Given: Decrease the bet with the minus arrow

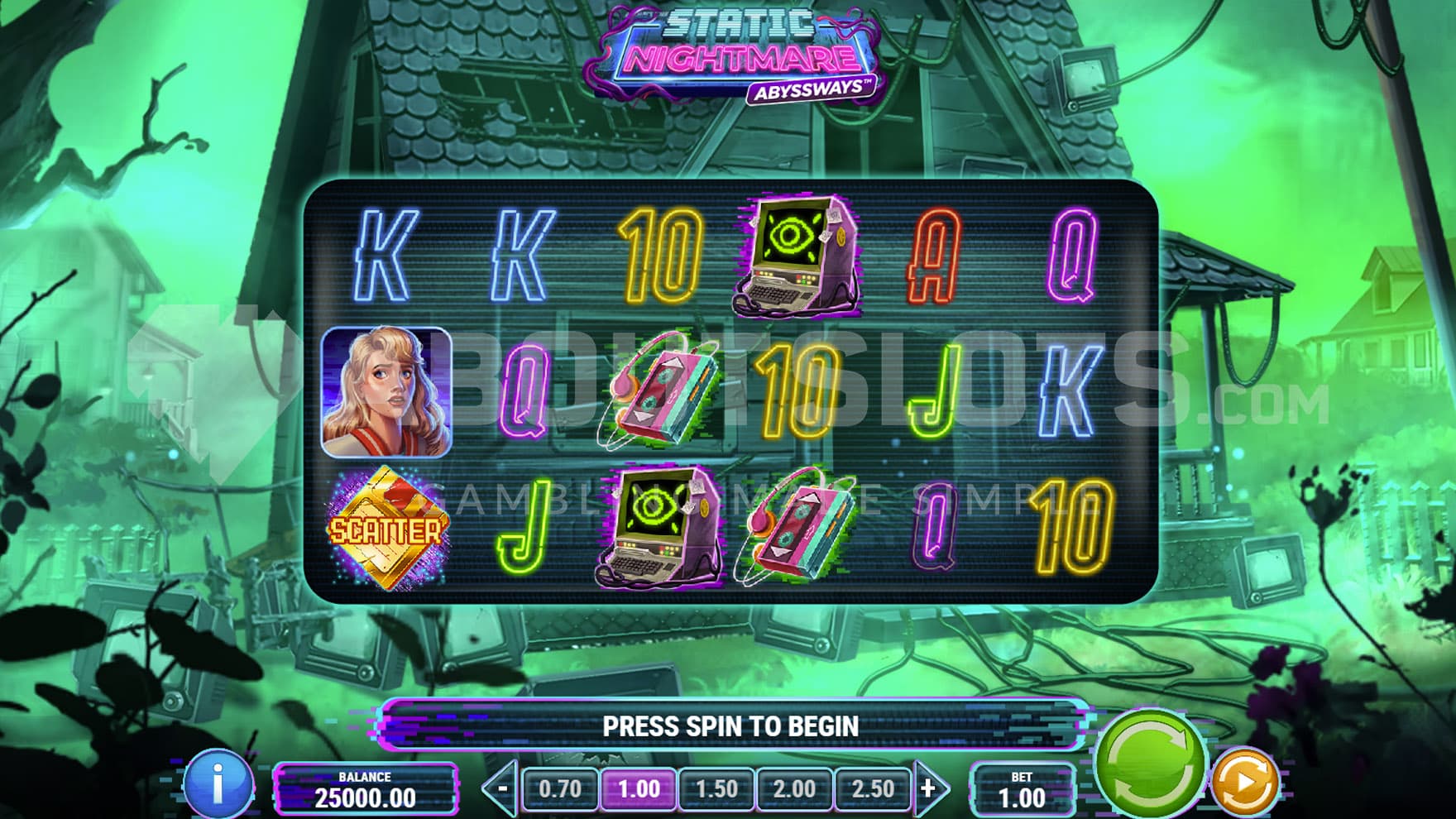Looking at the screenshot, I should tap(501, 788).
